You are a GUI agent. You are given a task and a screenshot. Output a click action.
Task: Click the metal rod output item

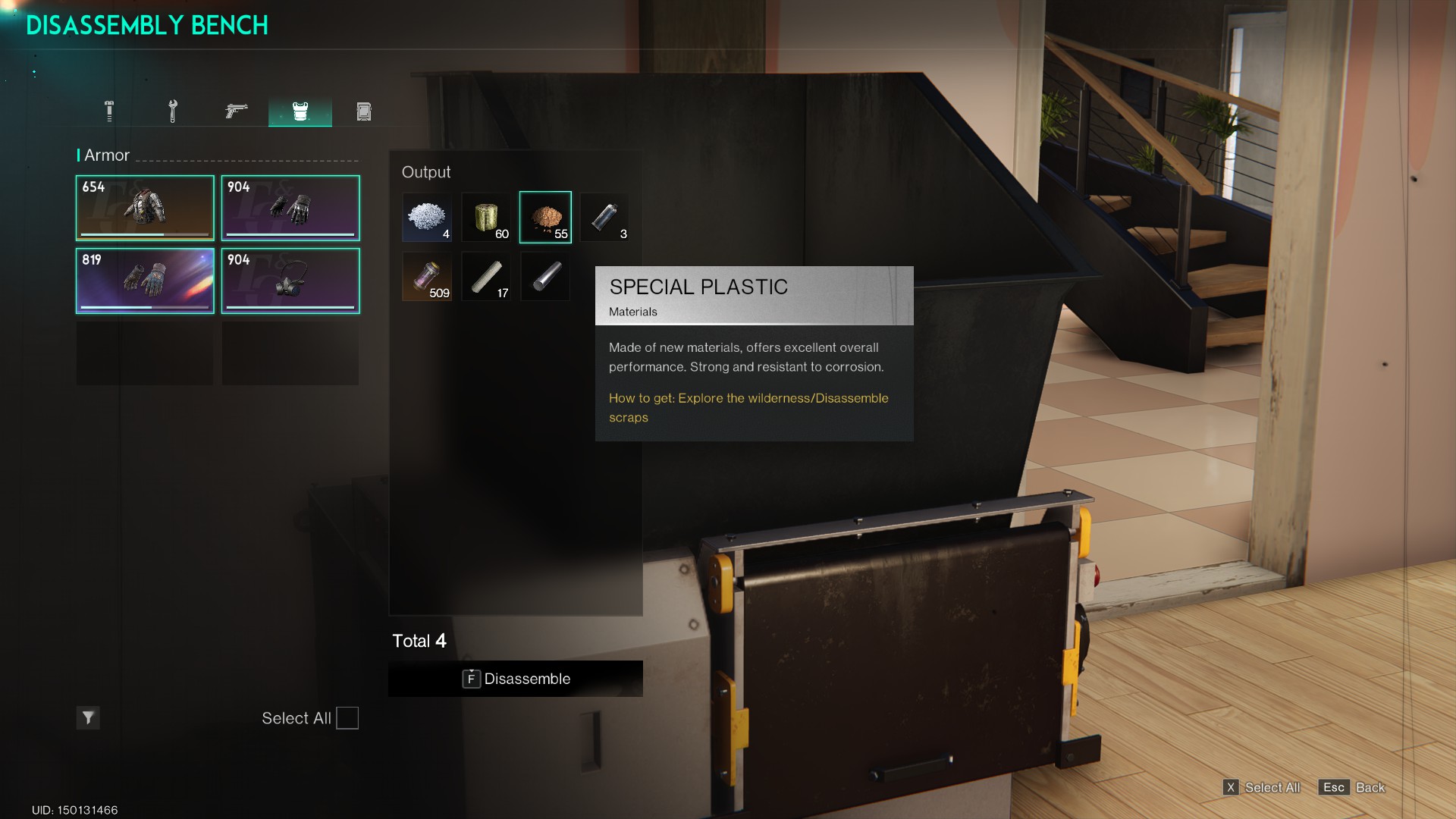coord(545,276)
